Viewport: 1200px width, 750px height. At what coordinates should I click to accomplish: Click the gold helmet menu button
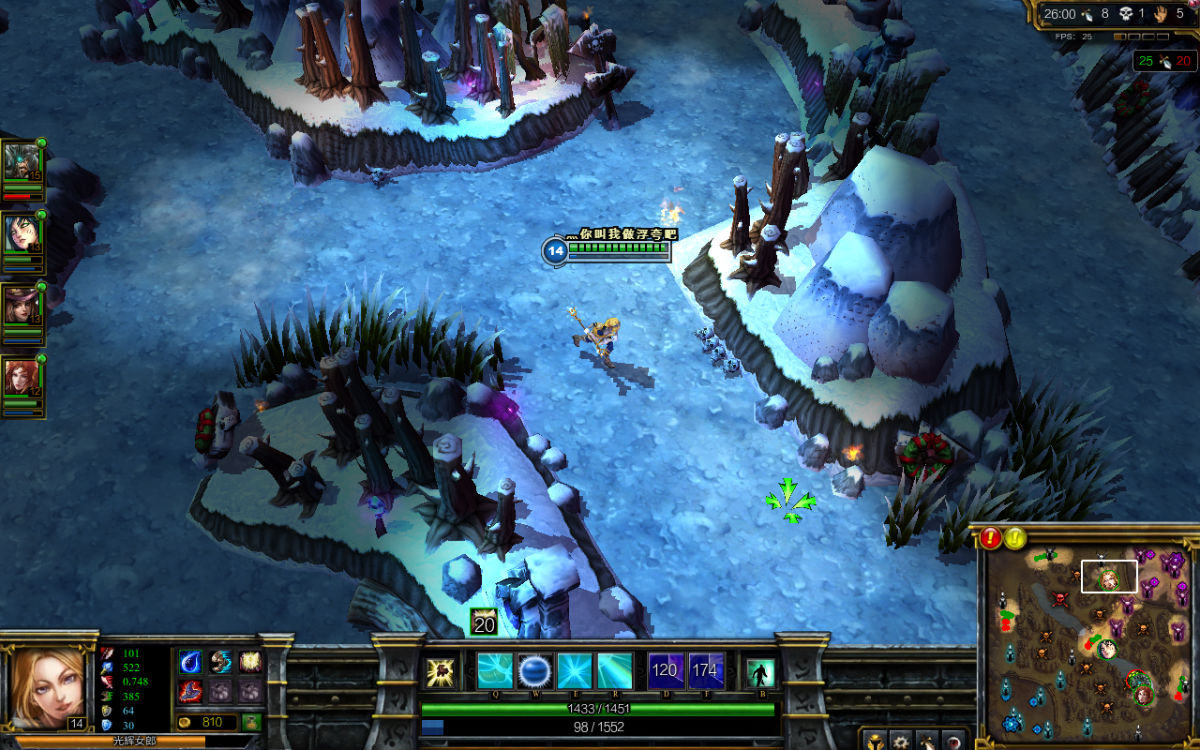point(876,741)
